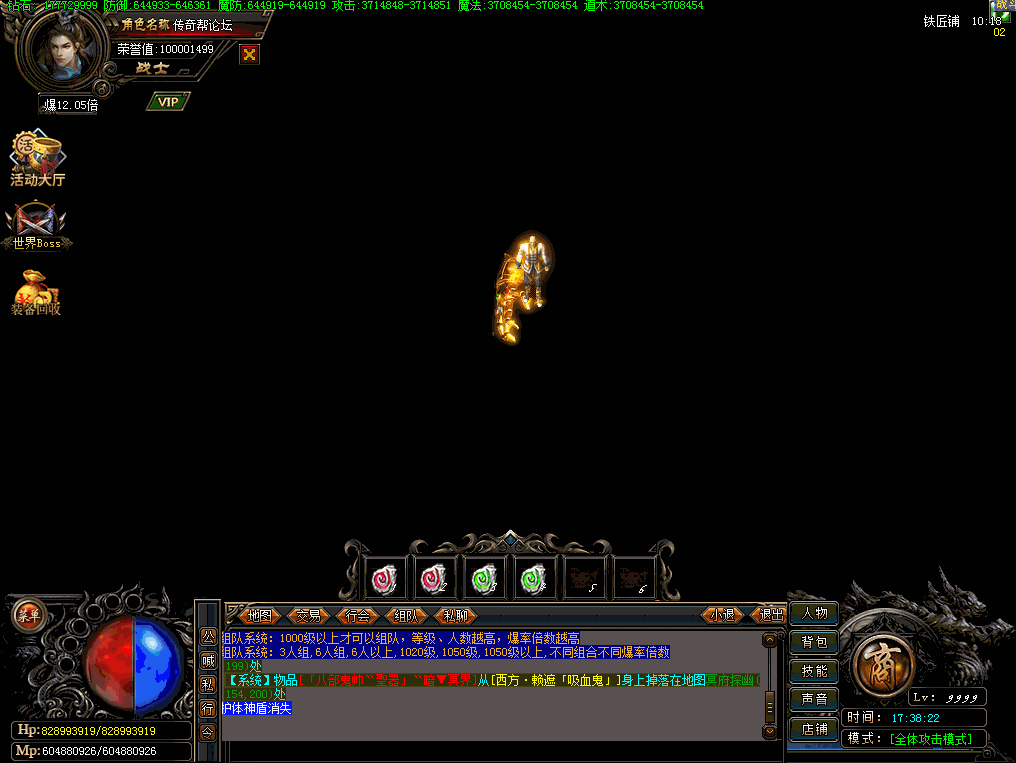Open the 交易 trade window

(309, 615)
